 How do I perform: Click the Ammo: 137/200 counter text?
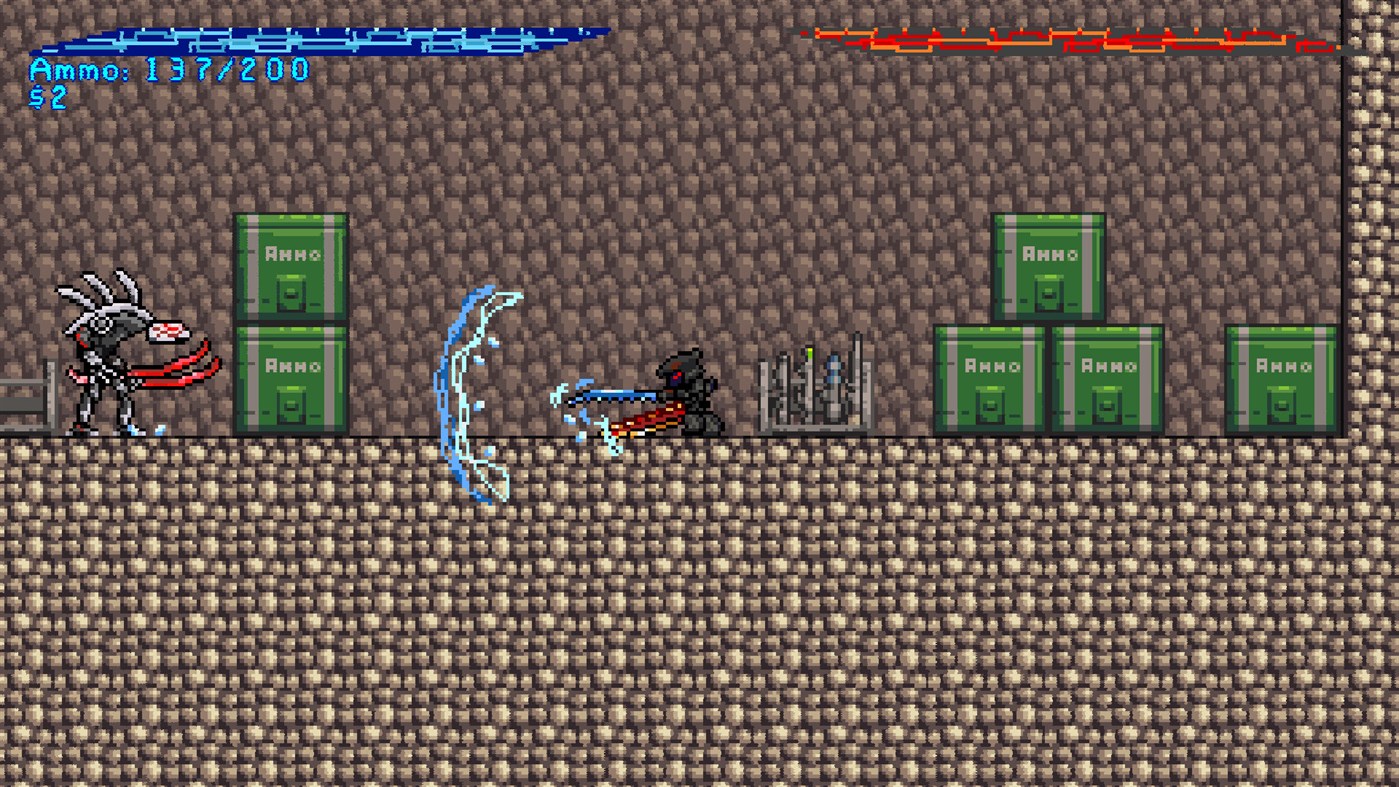[170, 70]
